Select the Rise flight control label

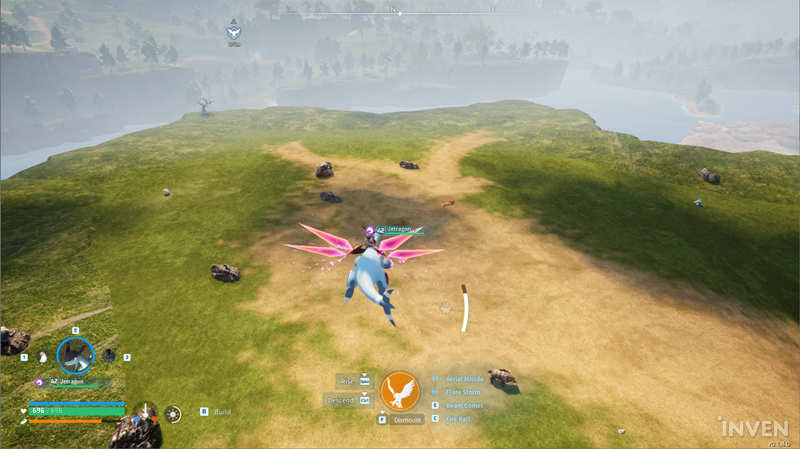pyautogui.click(x=347, y=380)
